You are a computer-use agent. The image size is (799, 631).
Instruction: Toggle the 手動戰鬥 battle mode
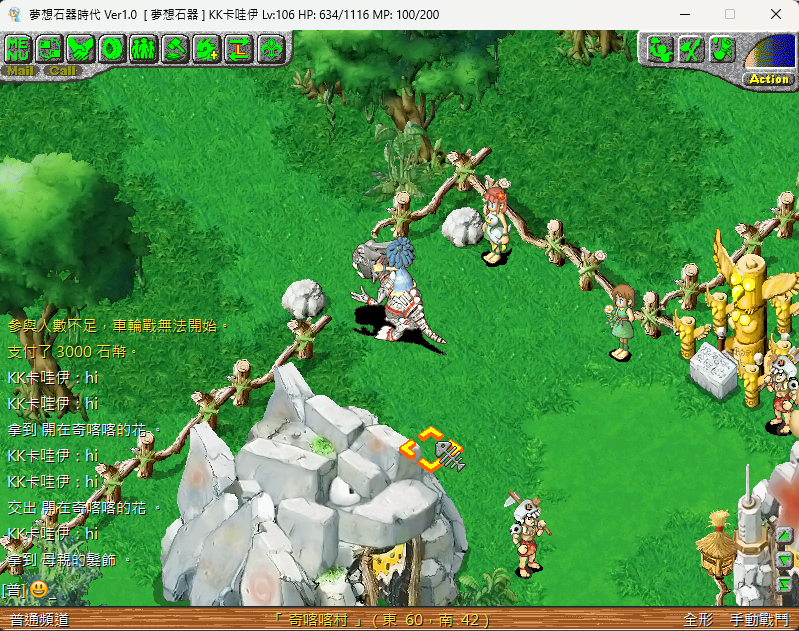759,620
